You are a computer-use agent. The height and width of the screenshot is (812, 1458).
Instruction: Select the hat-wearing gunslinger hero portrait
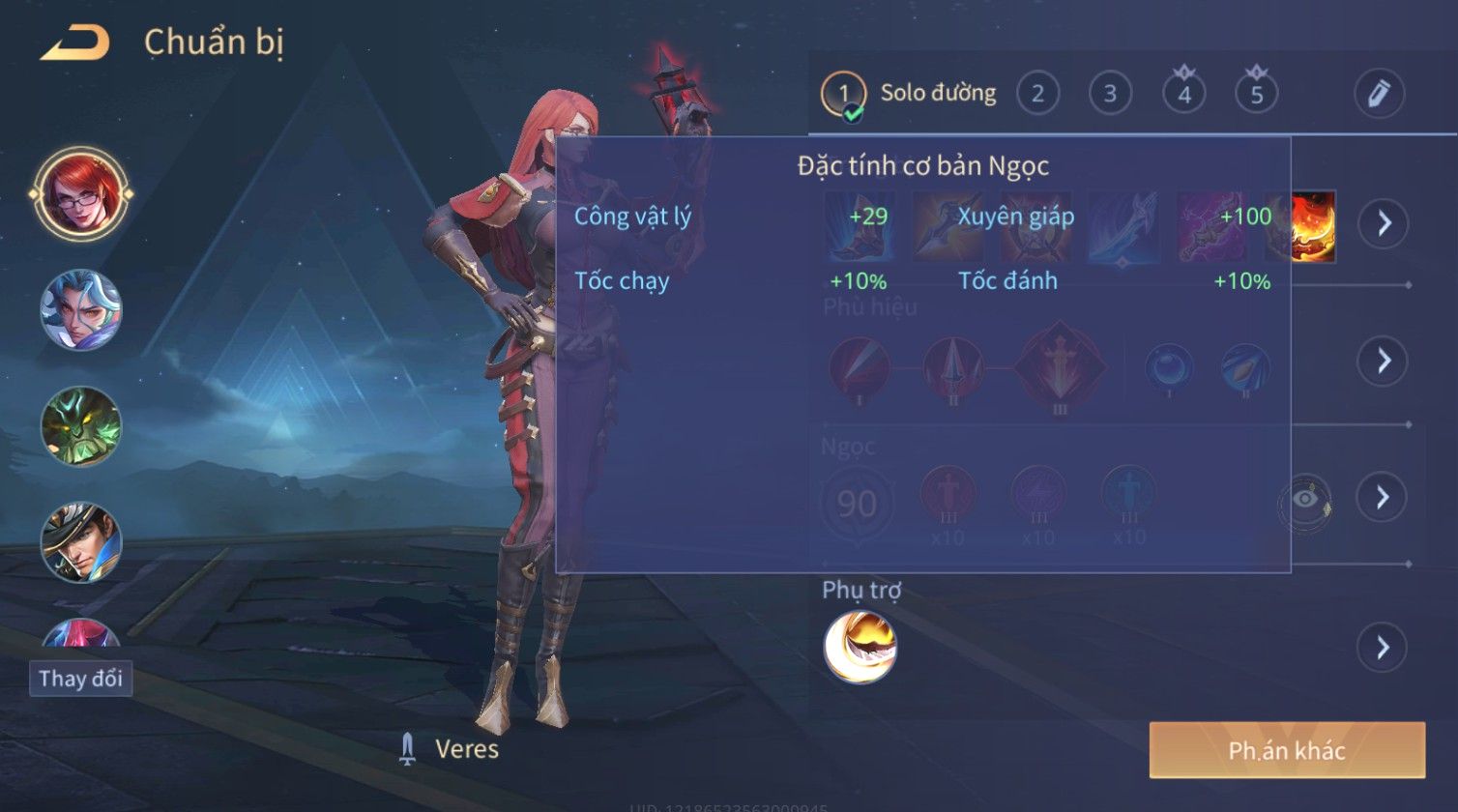click(81, 542)
